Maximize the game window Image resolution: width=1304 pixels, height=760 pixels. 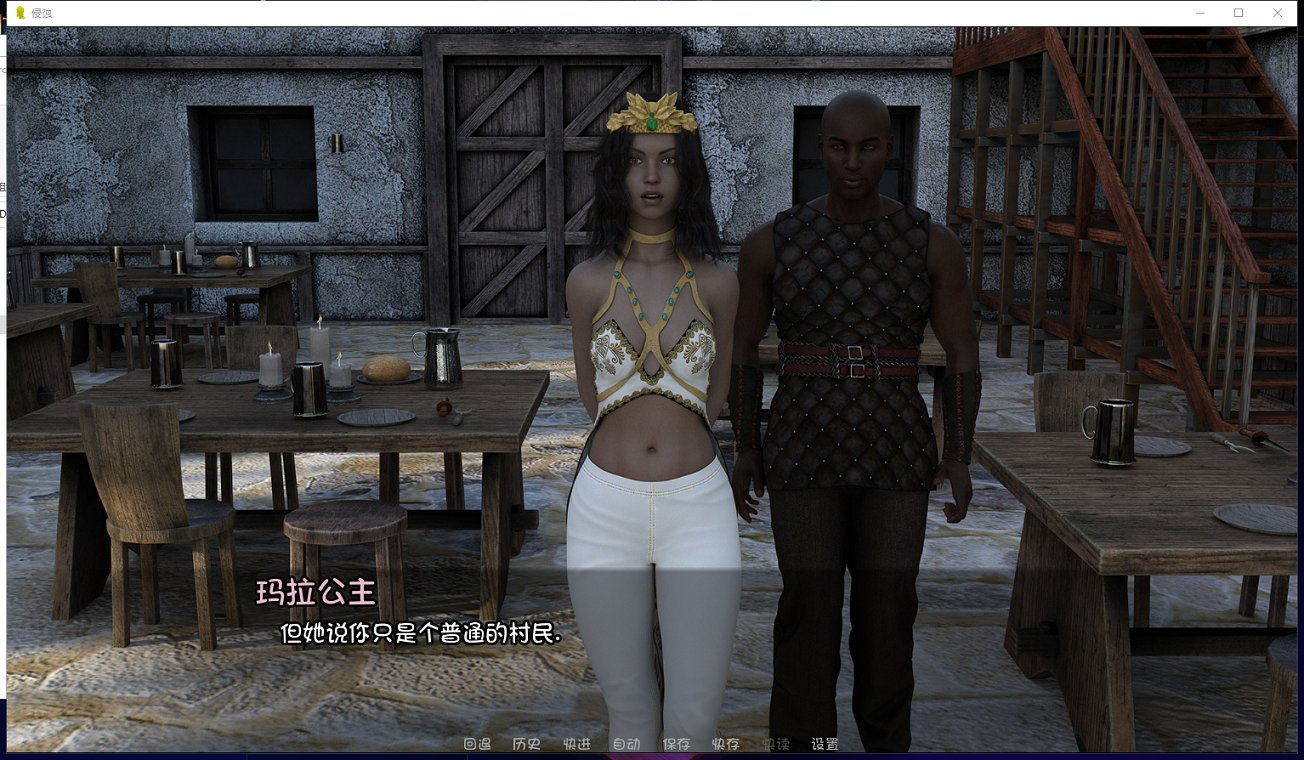point(1238,13)
